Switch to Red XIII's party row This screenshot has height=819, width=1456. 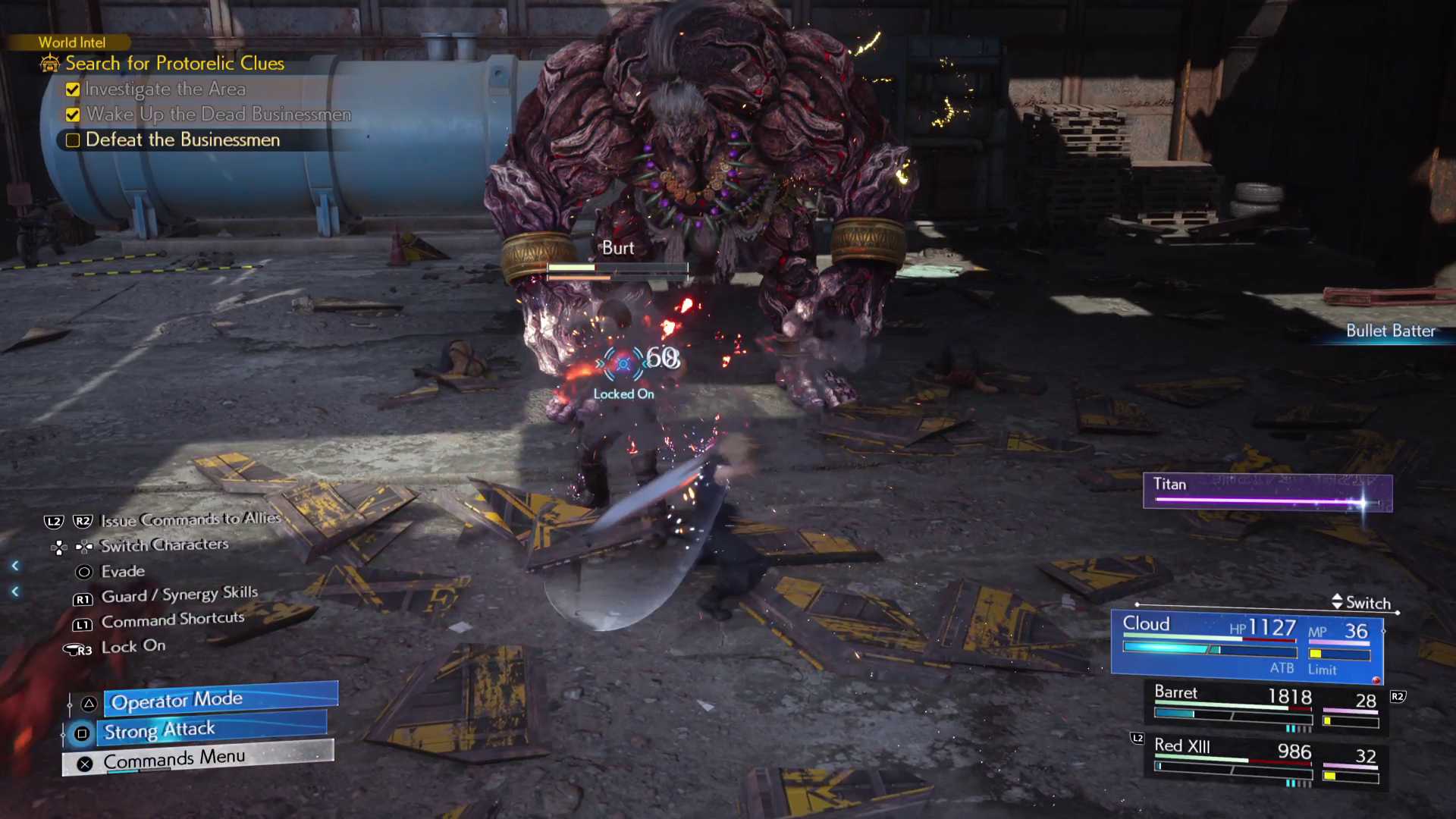click(1265, 761)
